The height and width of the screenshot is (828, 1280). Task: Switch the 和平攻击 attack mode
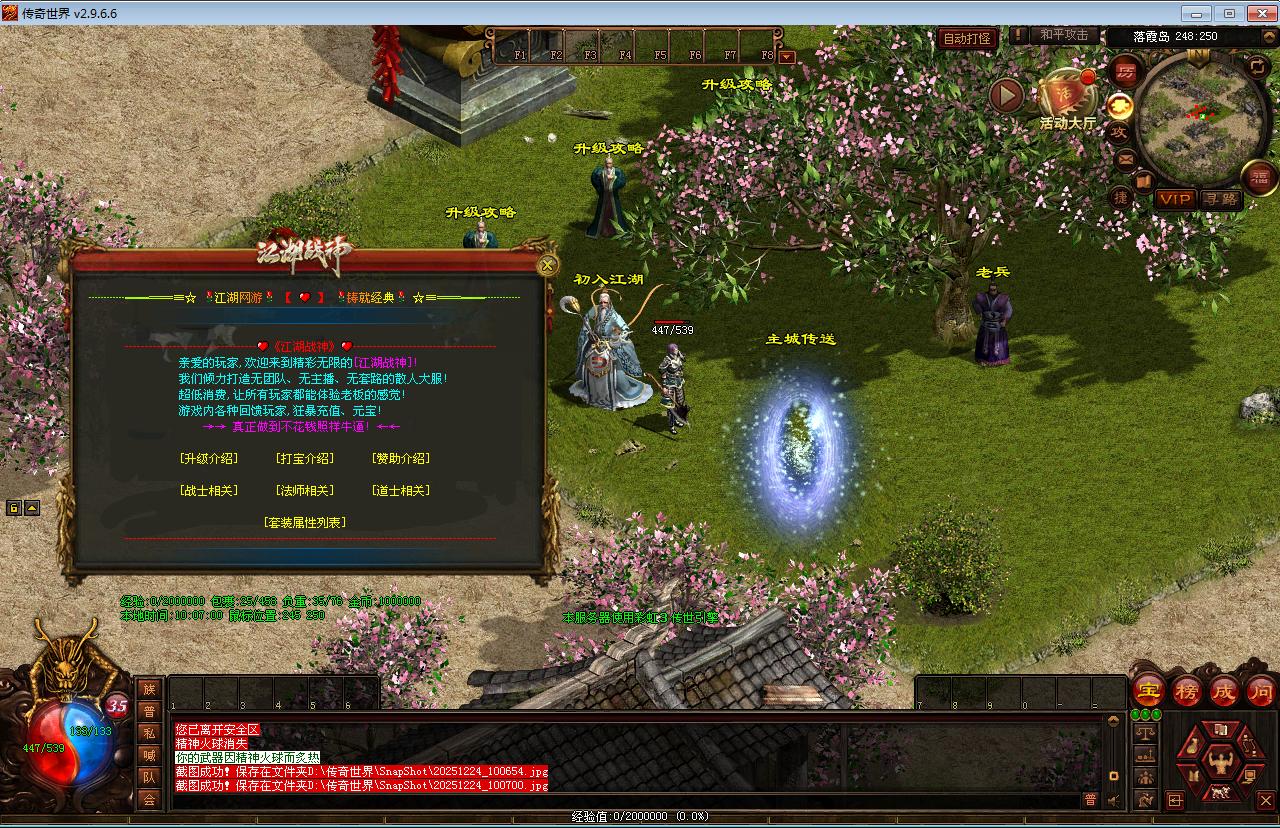click(1063, 35)
